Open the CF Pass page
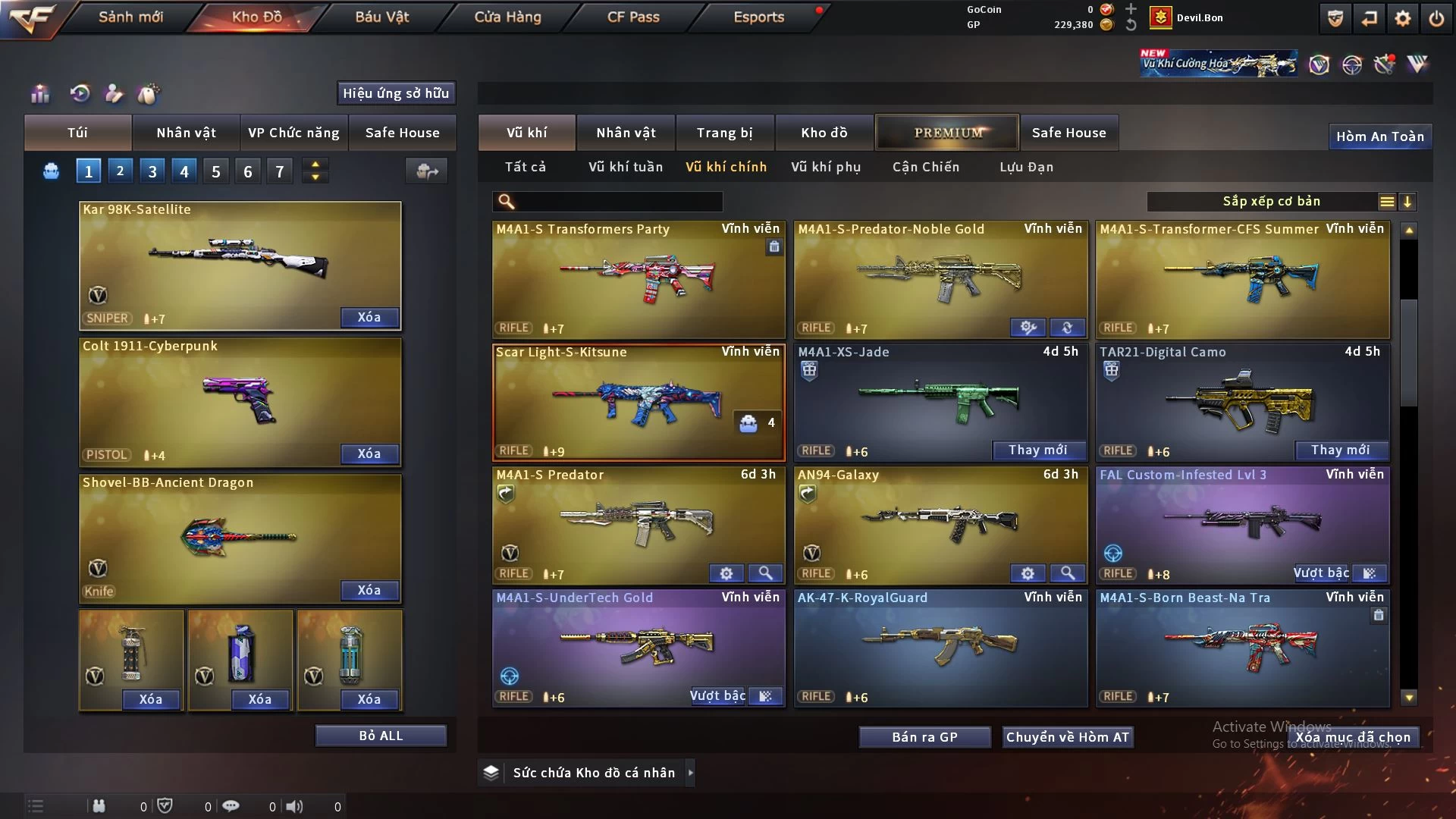 633,17
